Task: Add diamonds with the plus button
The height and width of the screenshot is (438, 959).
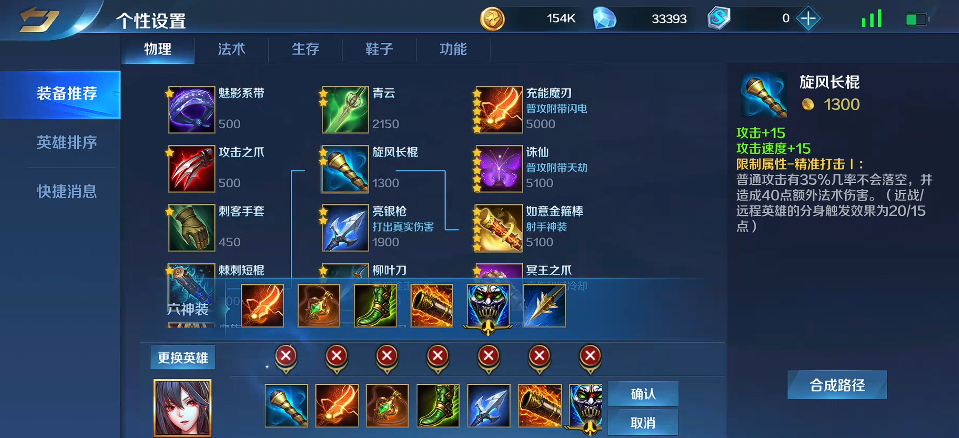Action: coord(809,18)
